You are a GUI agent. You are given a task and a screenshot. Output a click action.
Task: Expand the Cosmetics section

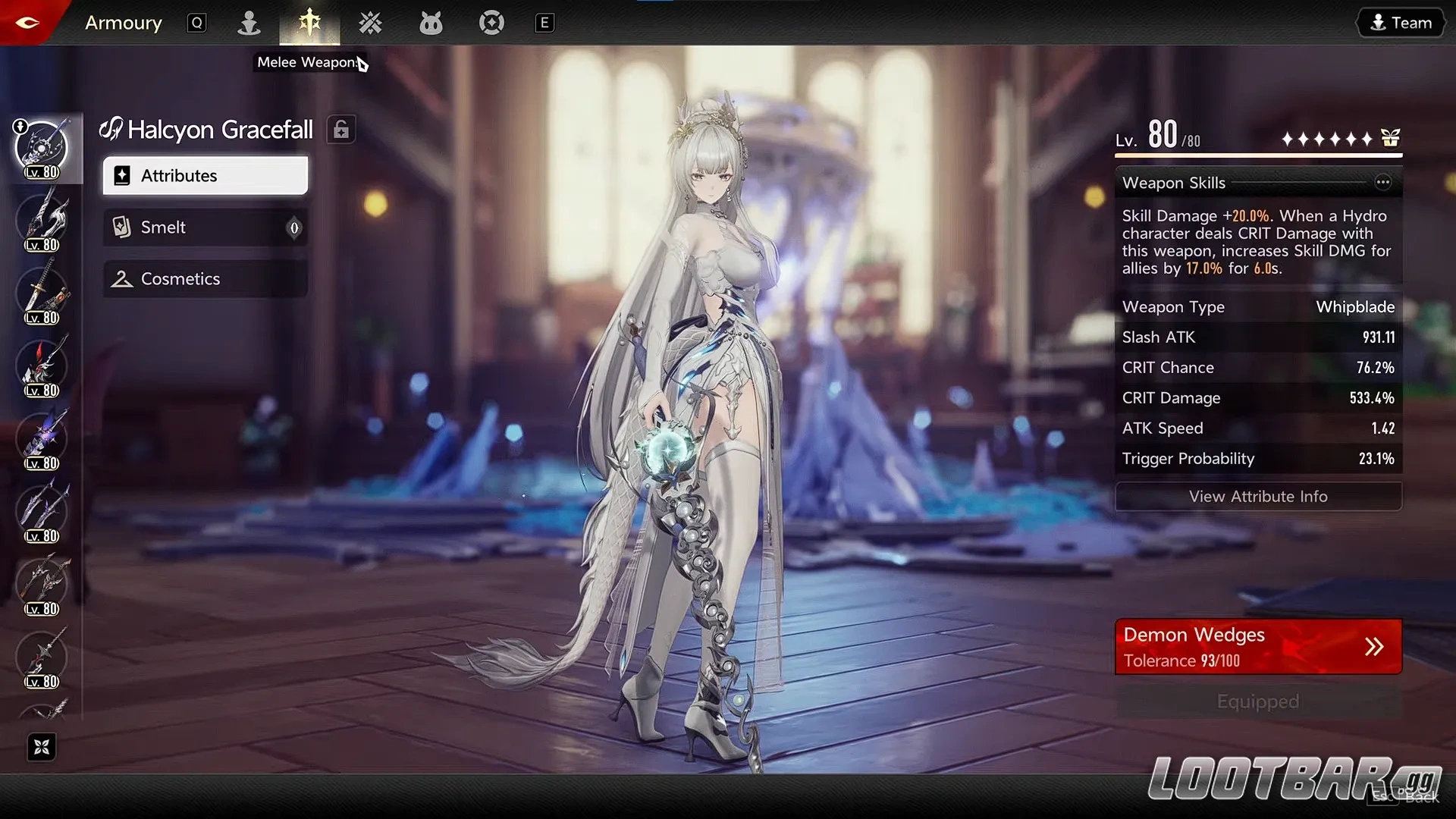[x=204, y=278]
